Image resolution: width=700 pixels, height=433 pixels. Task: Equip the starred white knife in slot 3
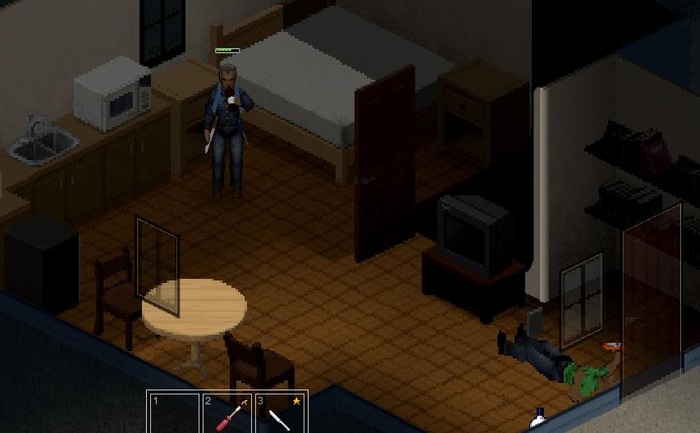(x=280, y=414)
